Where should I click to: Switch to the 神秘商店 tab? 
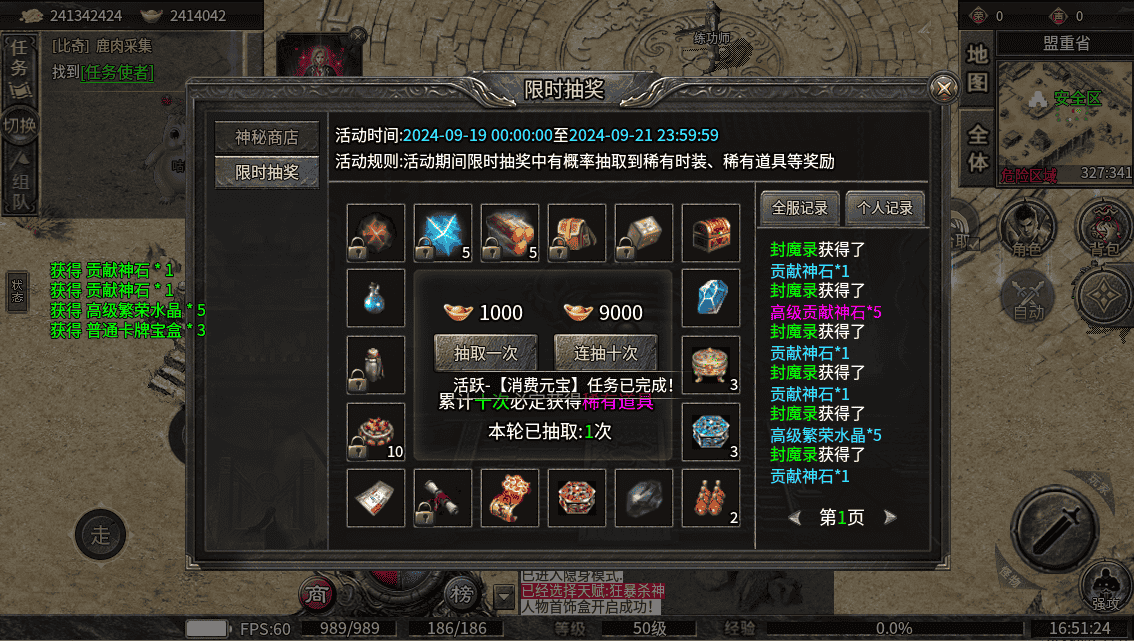tap(266, 138)
